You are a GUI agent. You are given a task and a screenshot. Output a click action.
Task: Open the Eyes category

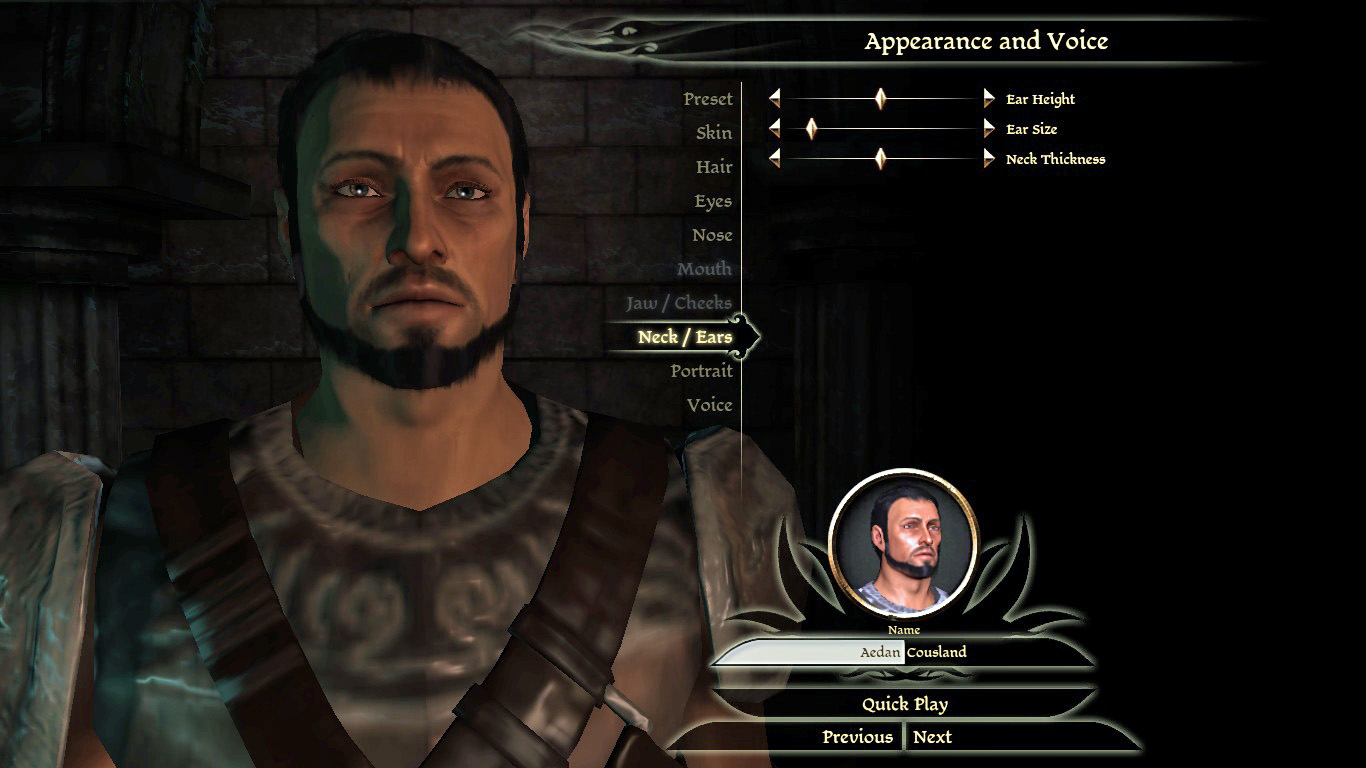712,201
